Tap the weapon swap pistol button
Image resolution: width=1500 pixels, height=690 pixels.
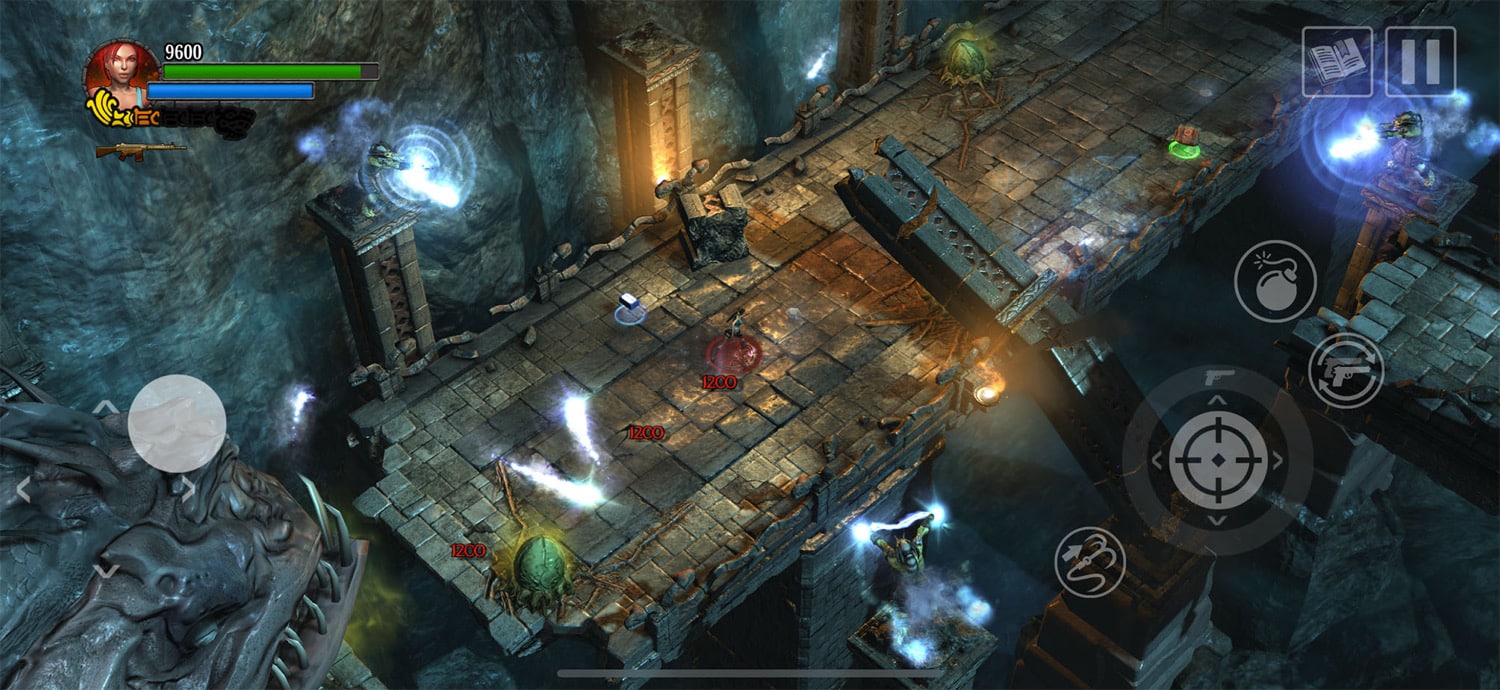tap(1346, 371)
